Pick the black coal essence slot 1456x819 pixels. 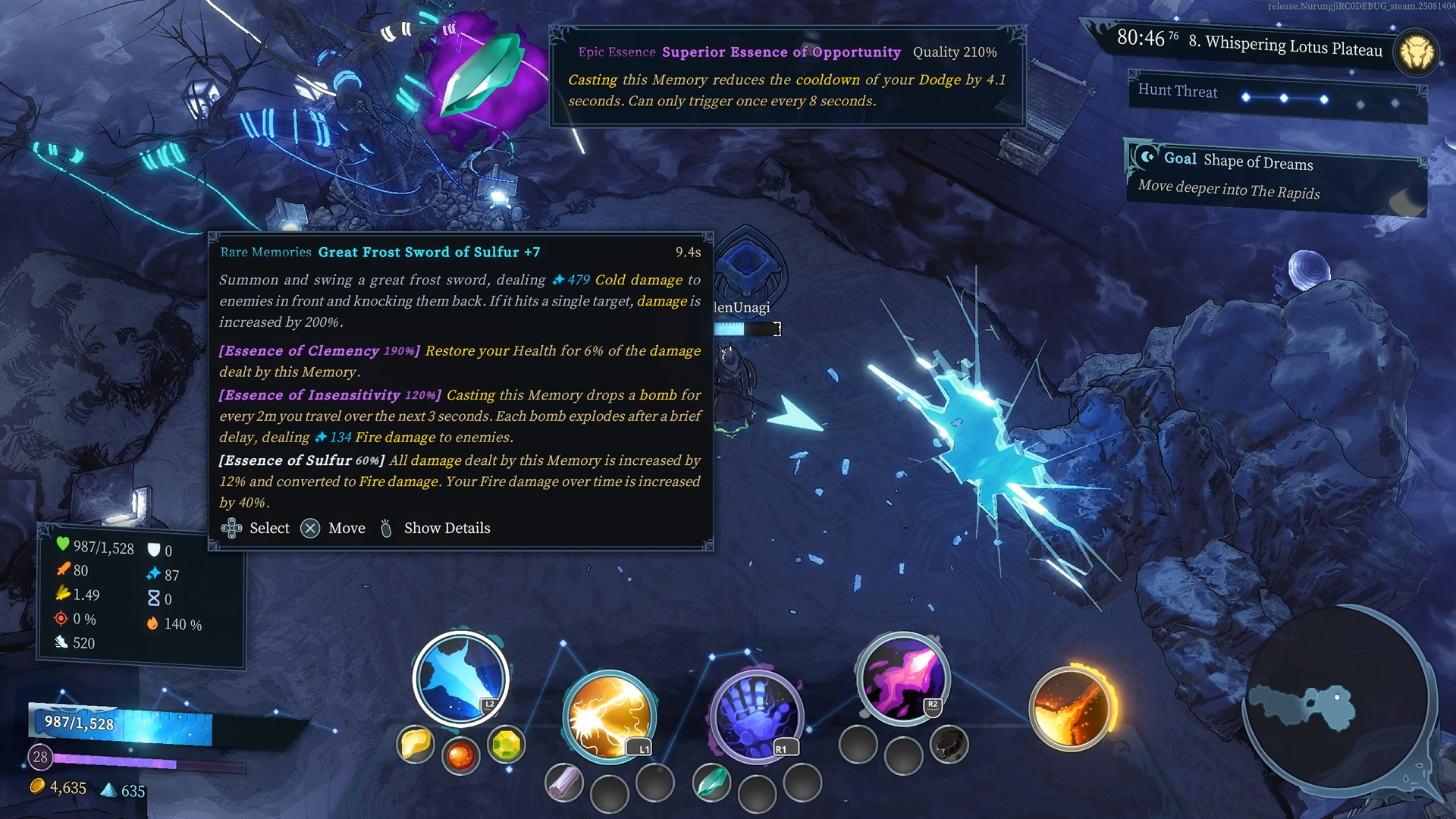coord(949,745)
